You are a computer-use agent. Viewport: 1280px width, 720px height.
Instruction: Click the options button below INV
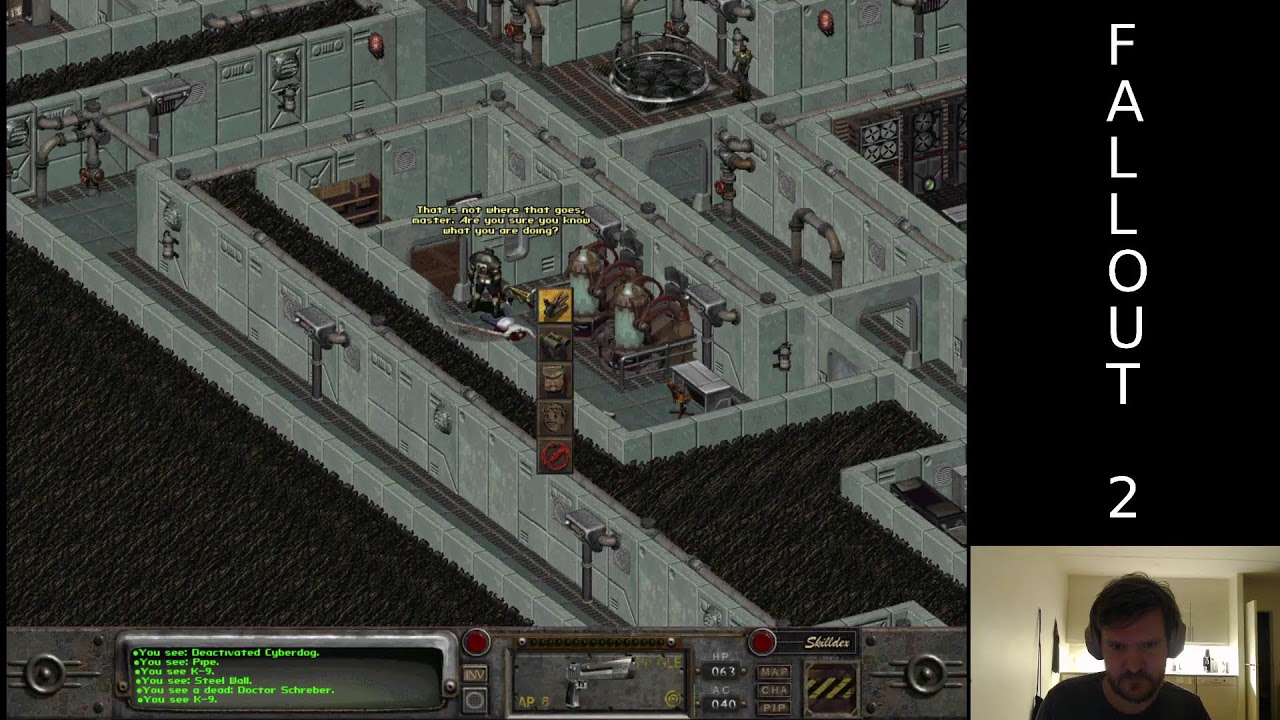[475, 699]
